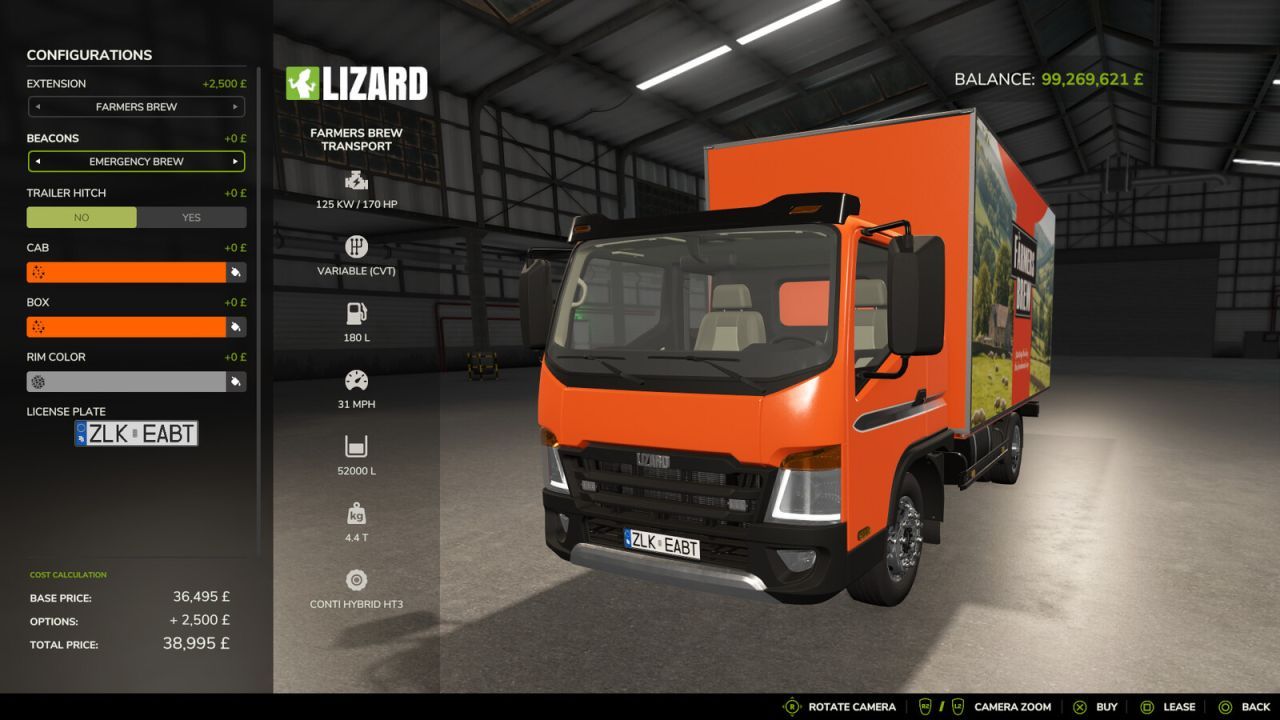This screenshot has width=1280, height=720.
Task: Select next Extension option arrow
Action: tap(236, 107)
